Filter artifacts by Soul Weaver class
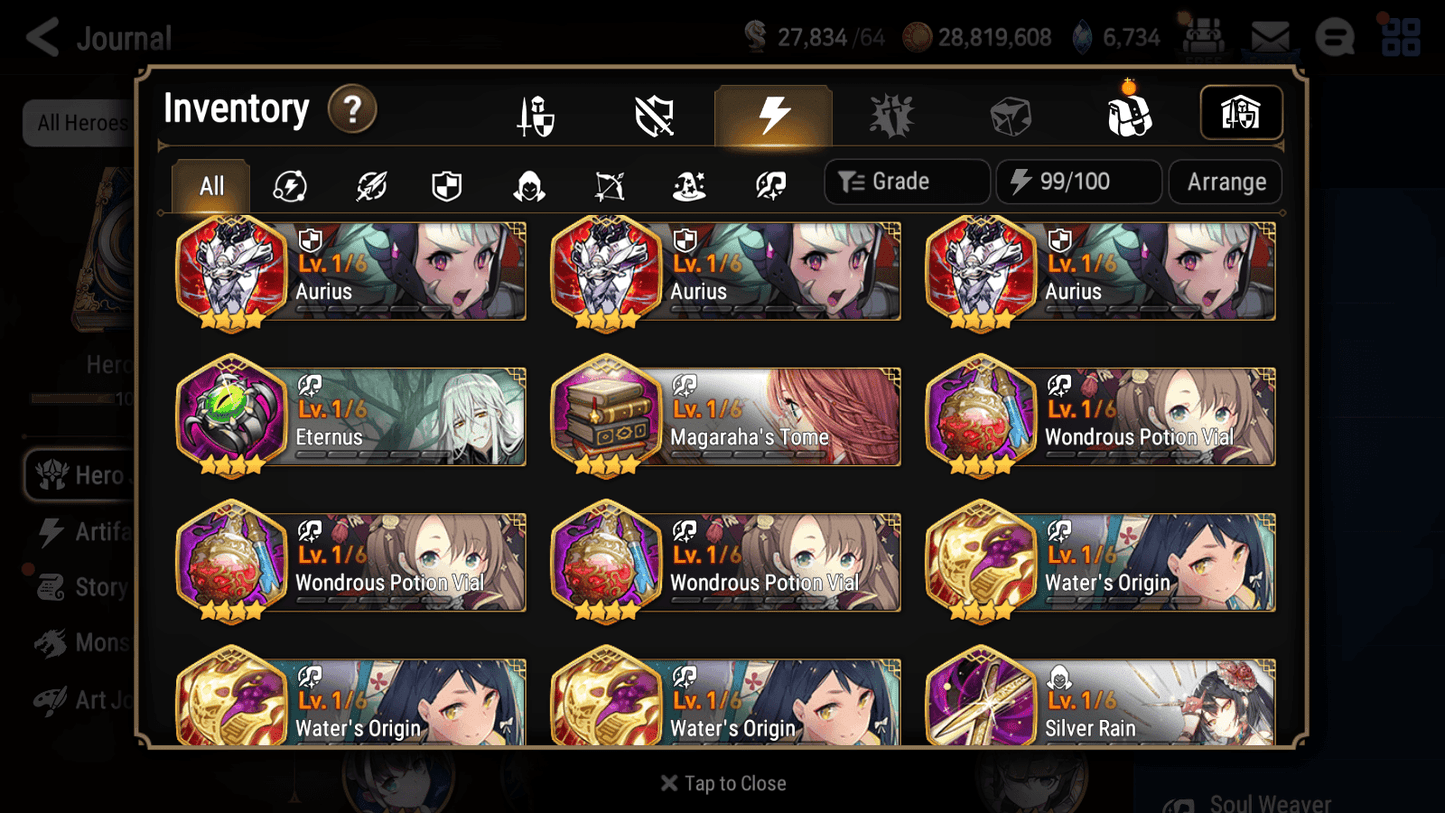The image size is (1445, 813). point(768,182)
